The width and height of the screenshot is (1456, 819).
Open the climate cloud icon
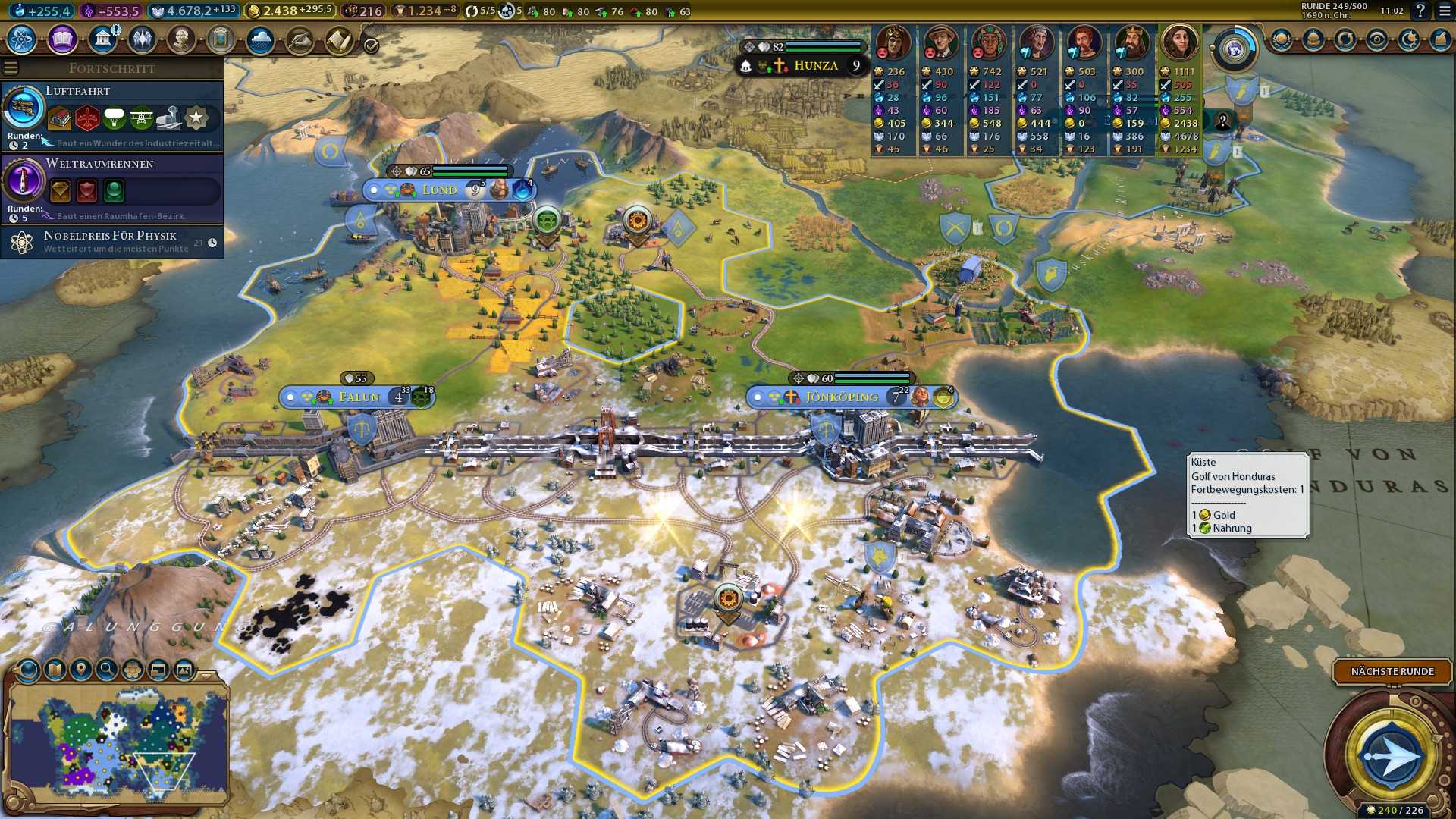[x=260, y=39]
